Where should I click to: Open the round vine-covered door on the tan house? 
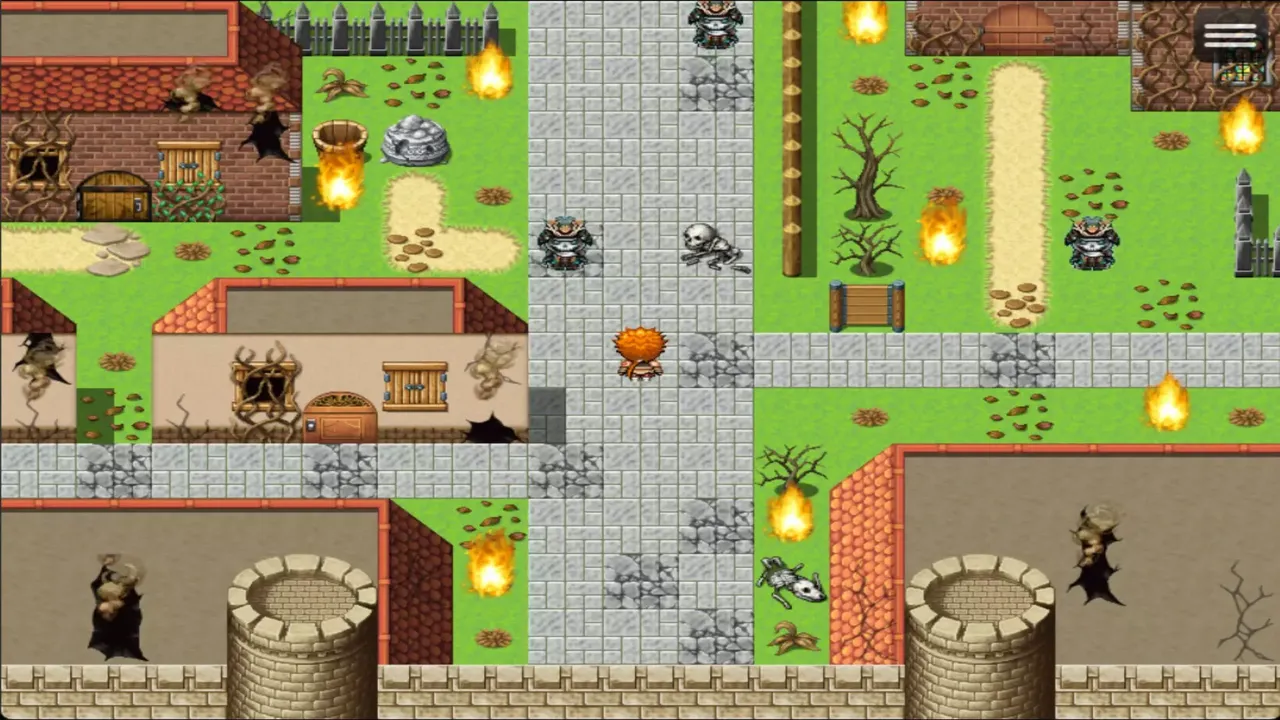coord(340,415)
